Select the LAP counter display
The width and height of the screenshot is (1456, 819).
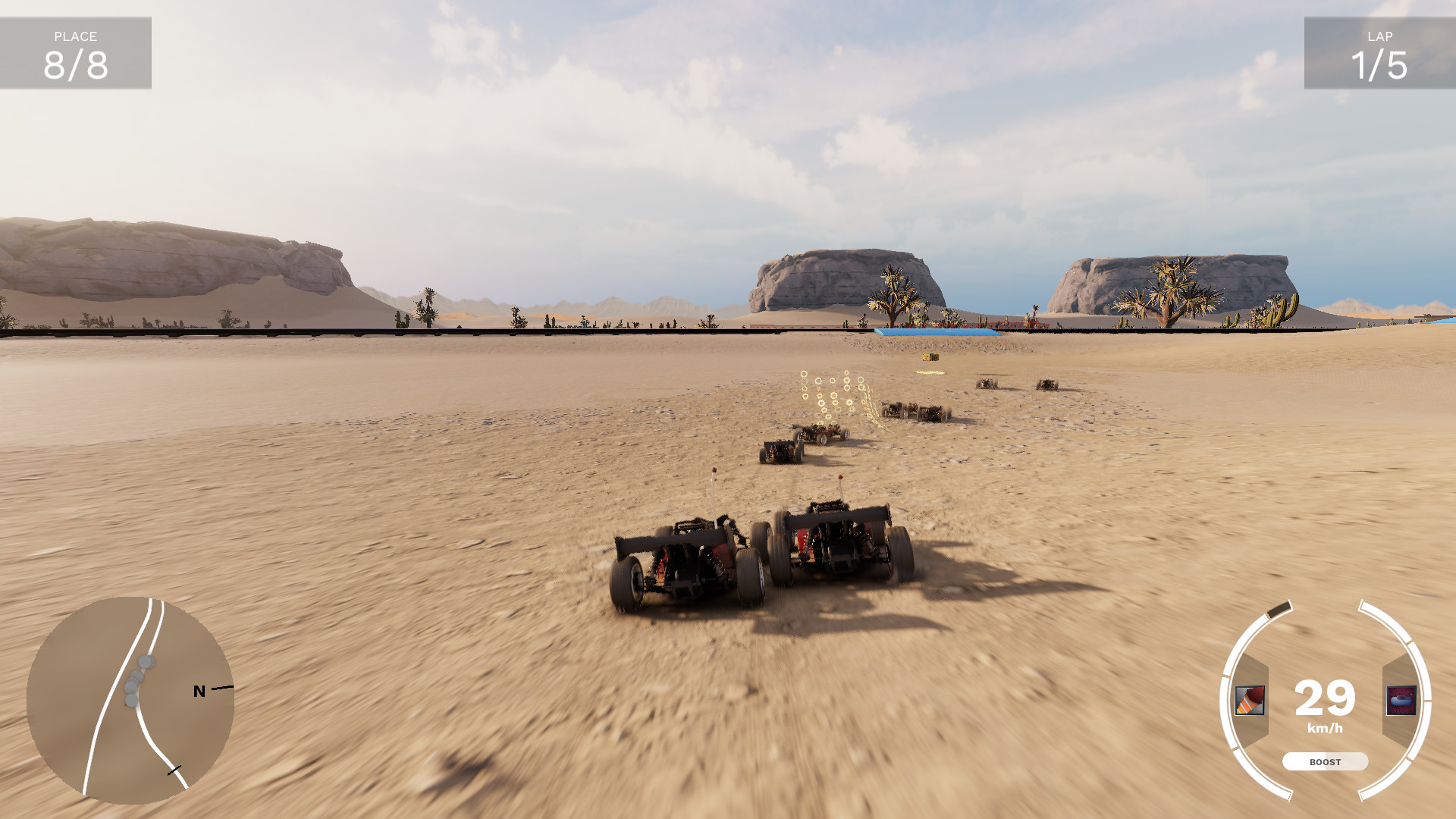(x=1379, y=52)
